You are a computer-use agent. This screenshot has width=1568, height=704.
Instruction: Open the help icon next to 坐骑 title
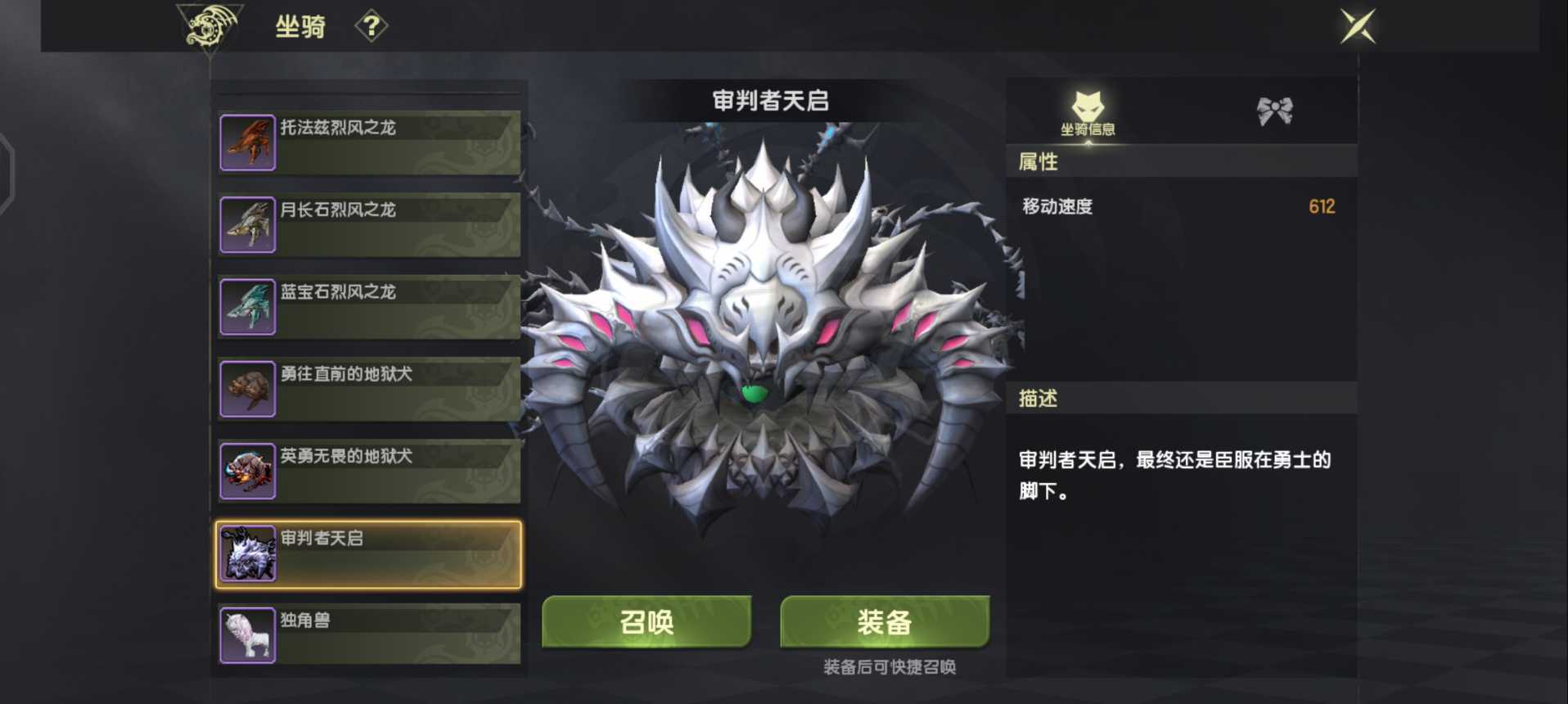click(373, 26)
